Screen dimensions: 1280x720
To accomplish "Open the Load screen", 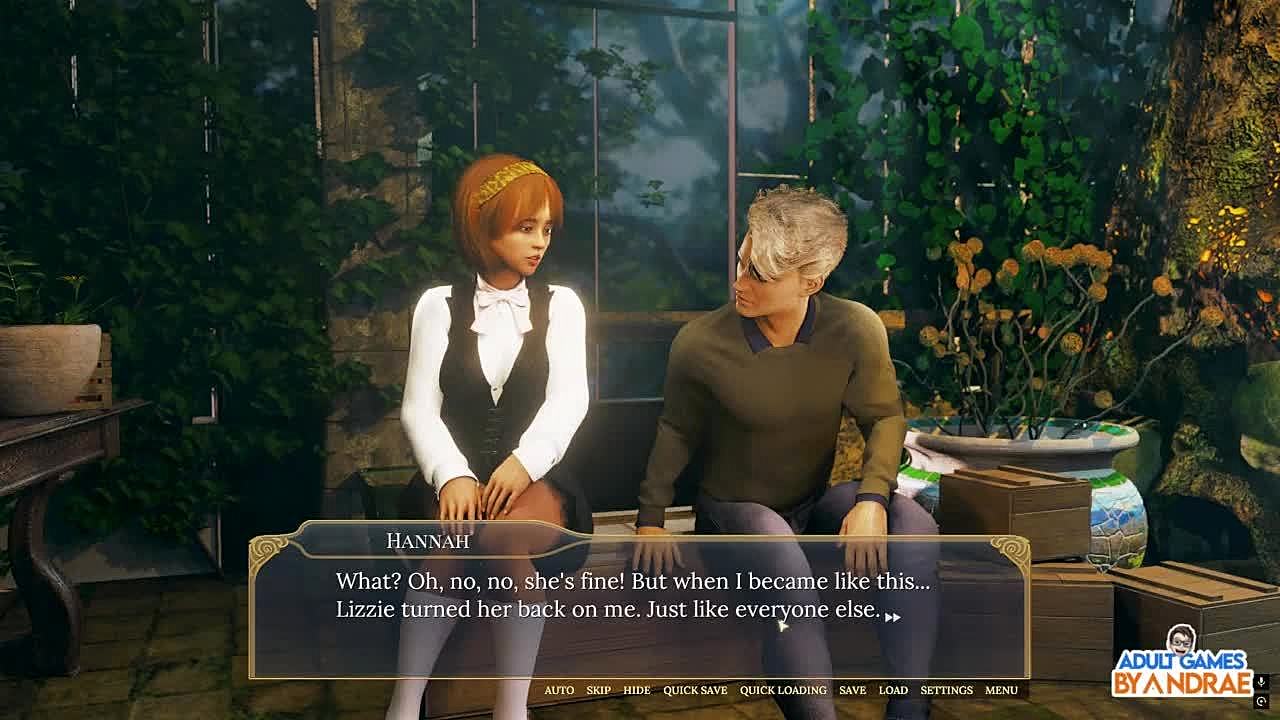I will [x=893, y=690].
